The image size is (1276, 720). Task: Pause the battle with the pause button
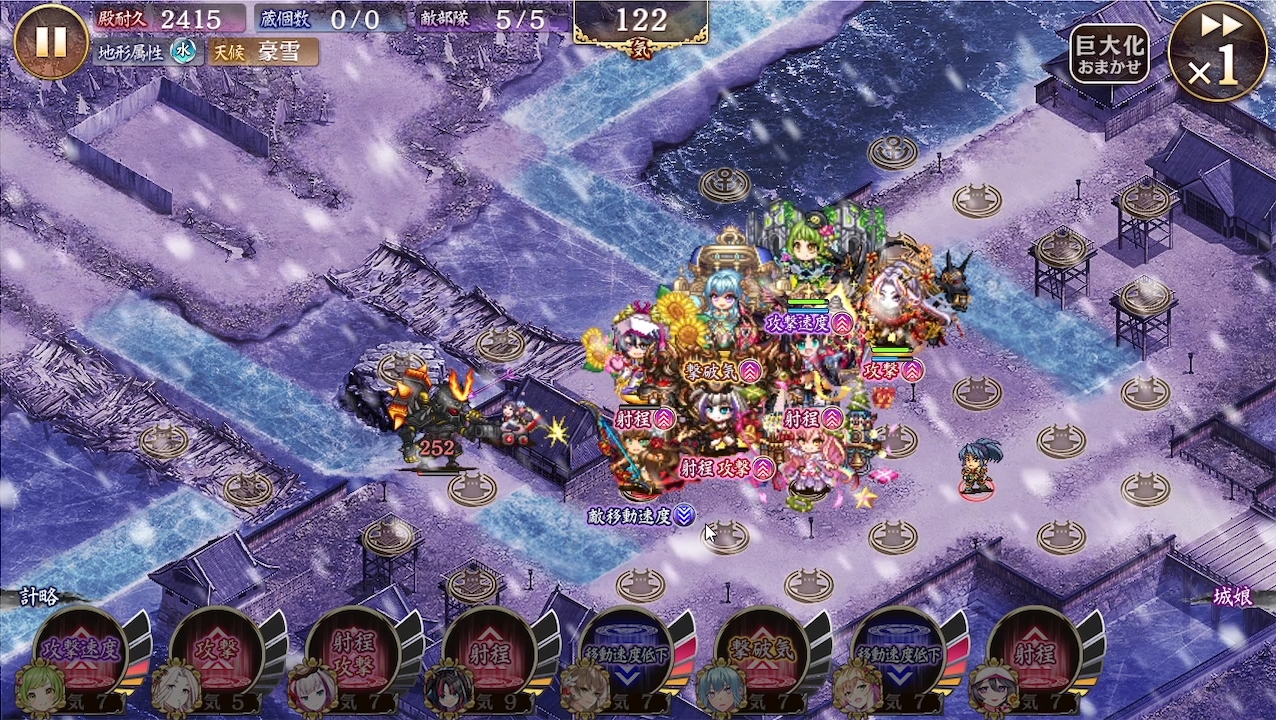pos(51,41)
